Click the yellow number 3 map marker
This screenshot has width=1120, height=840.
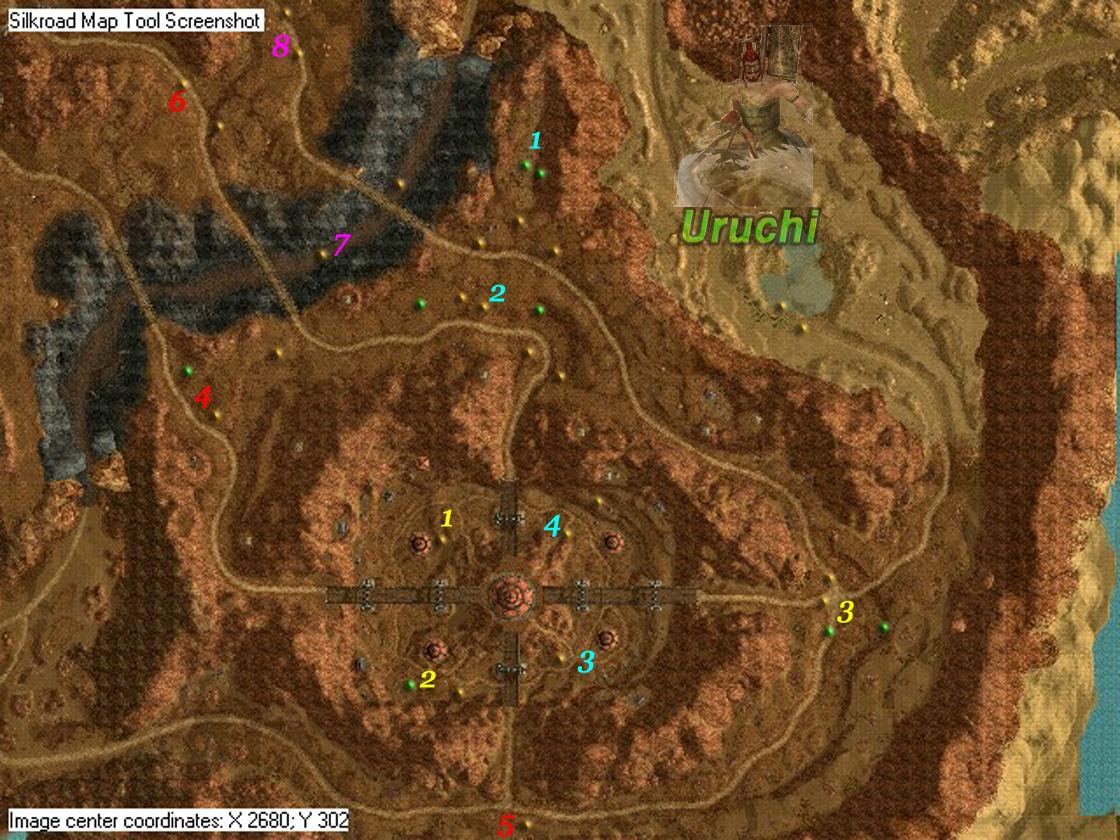coord(846,612)
